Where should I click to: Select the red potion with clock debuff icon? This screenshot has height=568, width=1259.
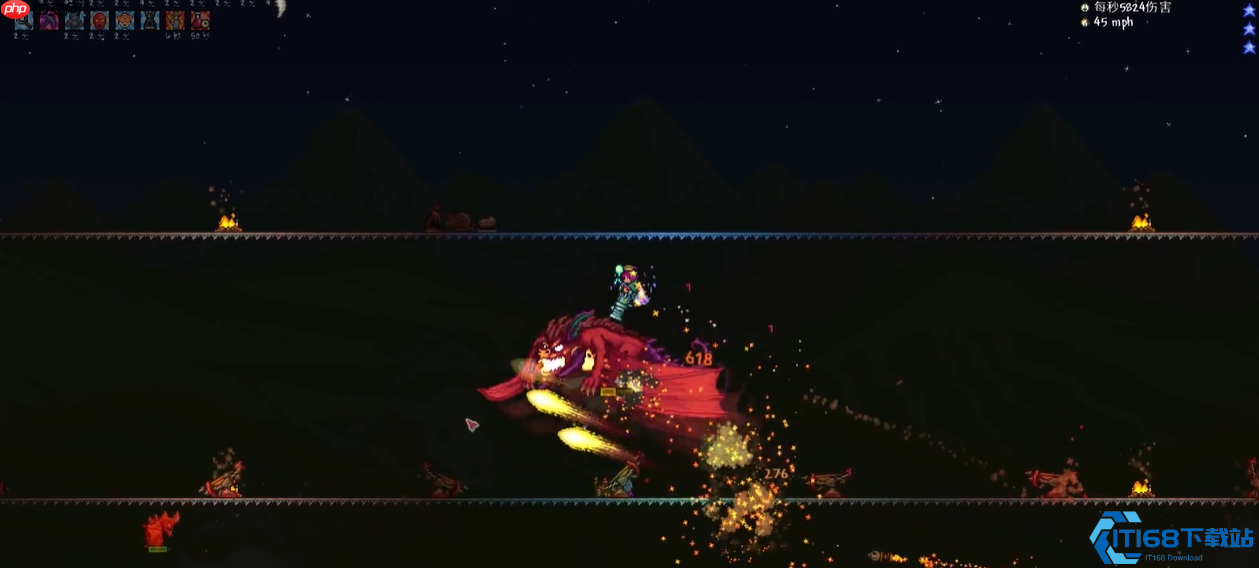tap(200, 19)
